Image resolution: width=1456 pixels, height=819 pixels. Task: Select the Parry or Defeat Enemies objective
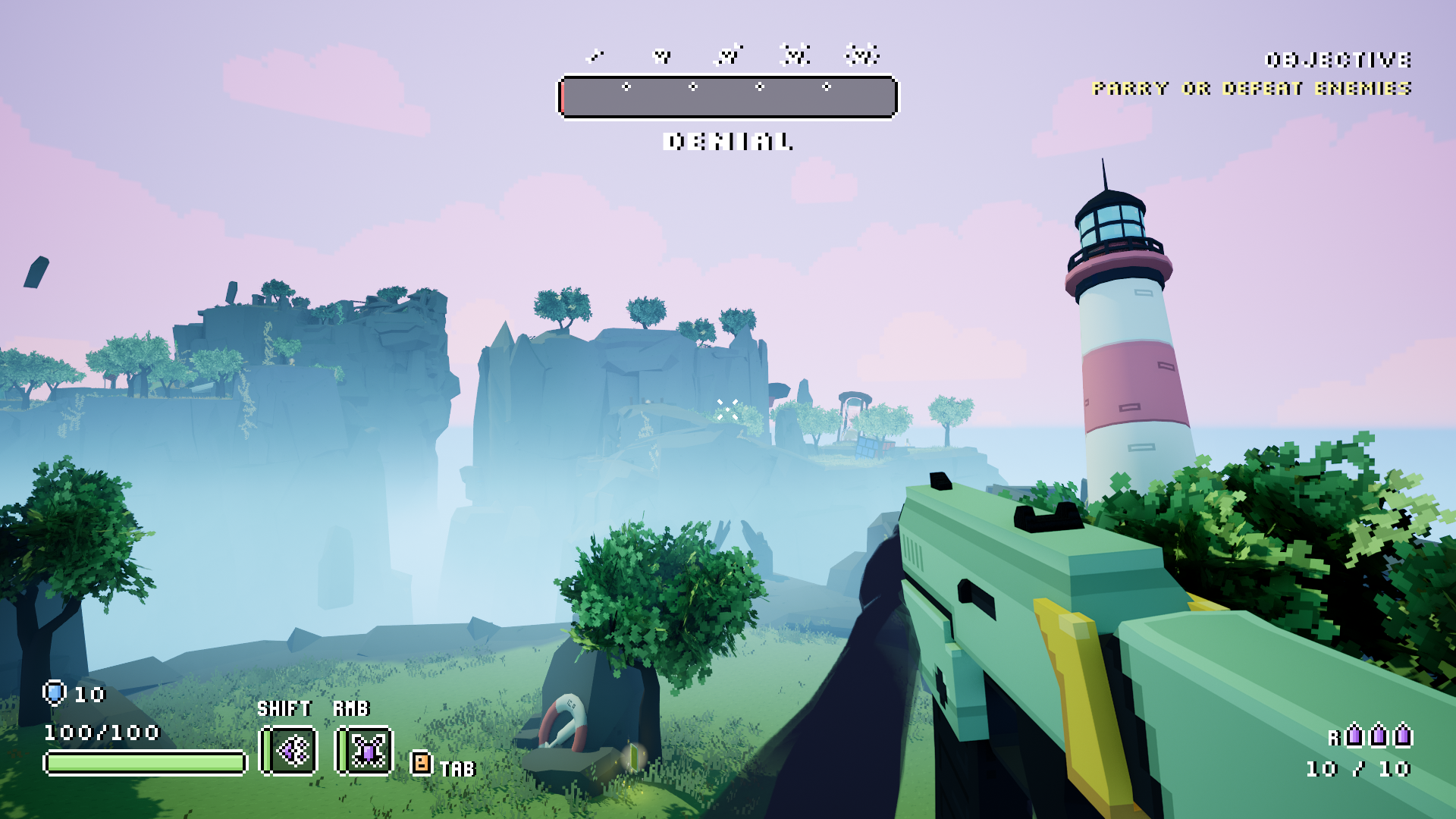tap(1251, 89)
